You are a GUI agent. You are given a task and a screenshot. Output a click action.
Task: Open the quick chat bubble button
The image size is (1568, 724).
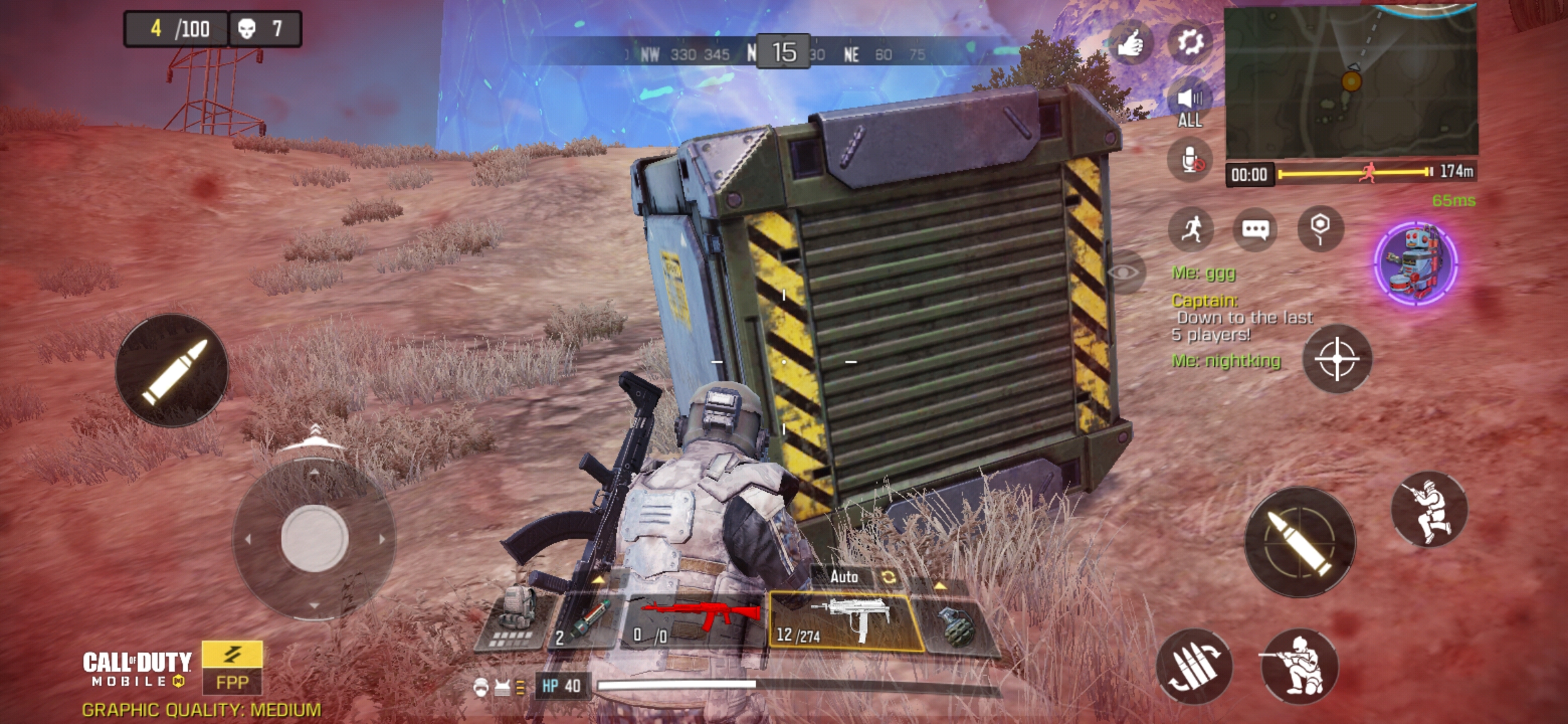(x=1254, y=229)
